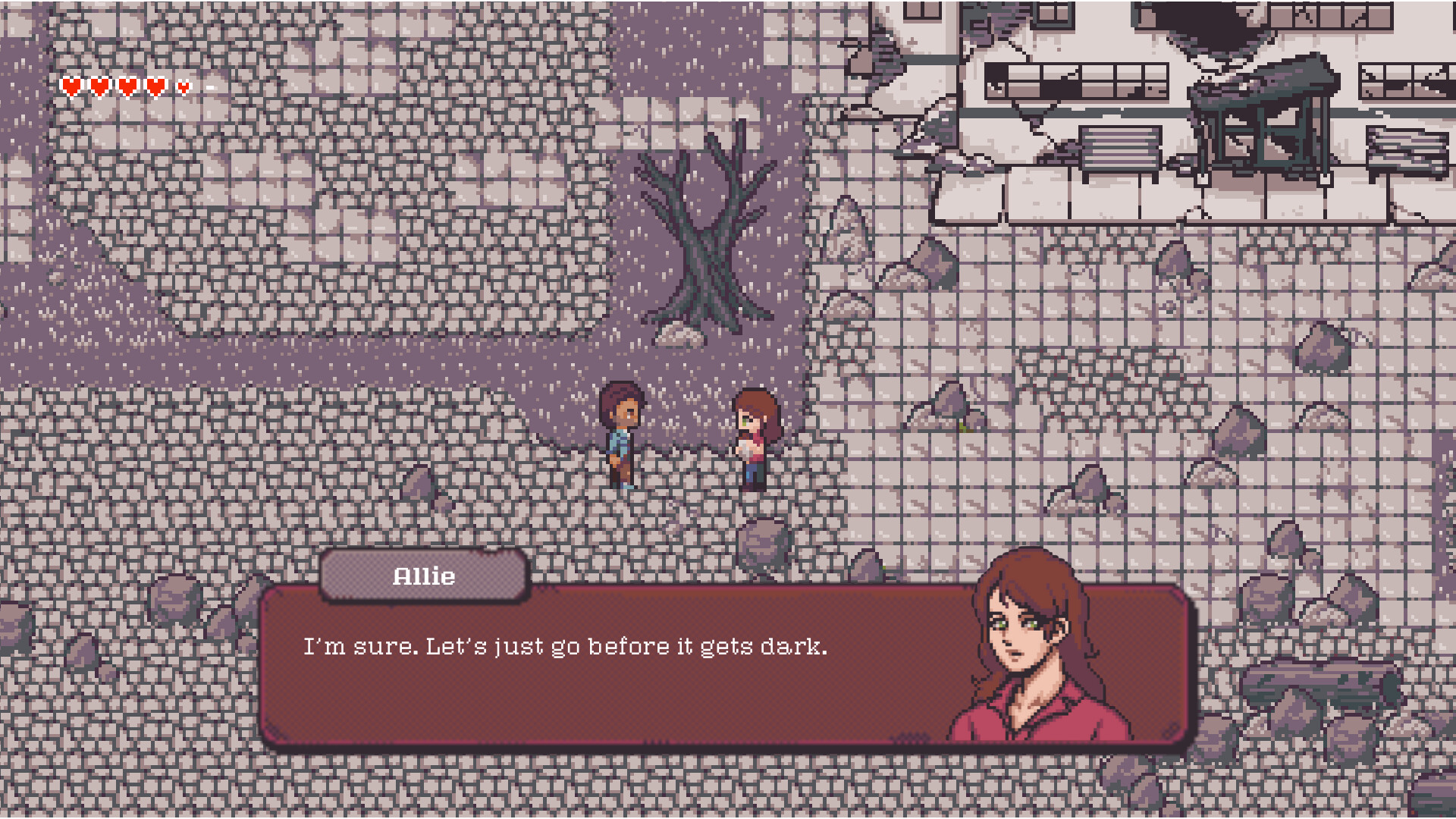Screen dimensions: 1456x819
Task: Click the second heart icon in the HUD
Action: pyautogui.click(x=99, y=86)
